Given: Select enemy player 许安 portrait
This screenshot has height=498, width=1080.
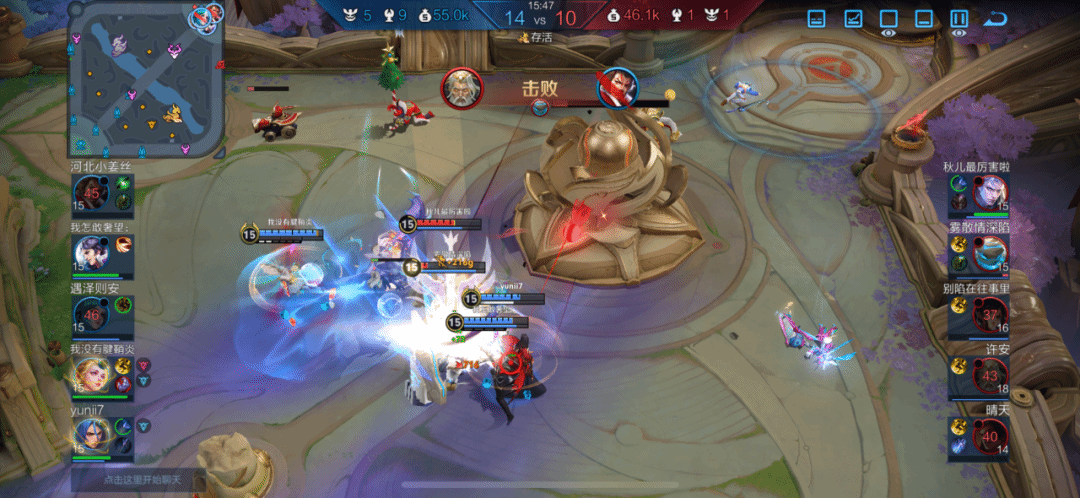Looking at the screenshot, I should click(990, 375).
